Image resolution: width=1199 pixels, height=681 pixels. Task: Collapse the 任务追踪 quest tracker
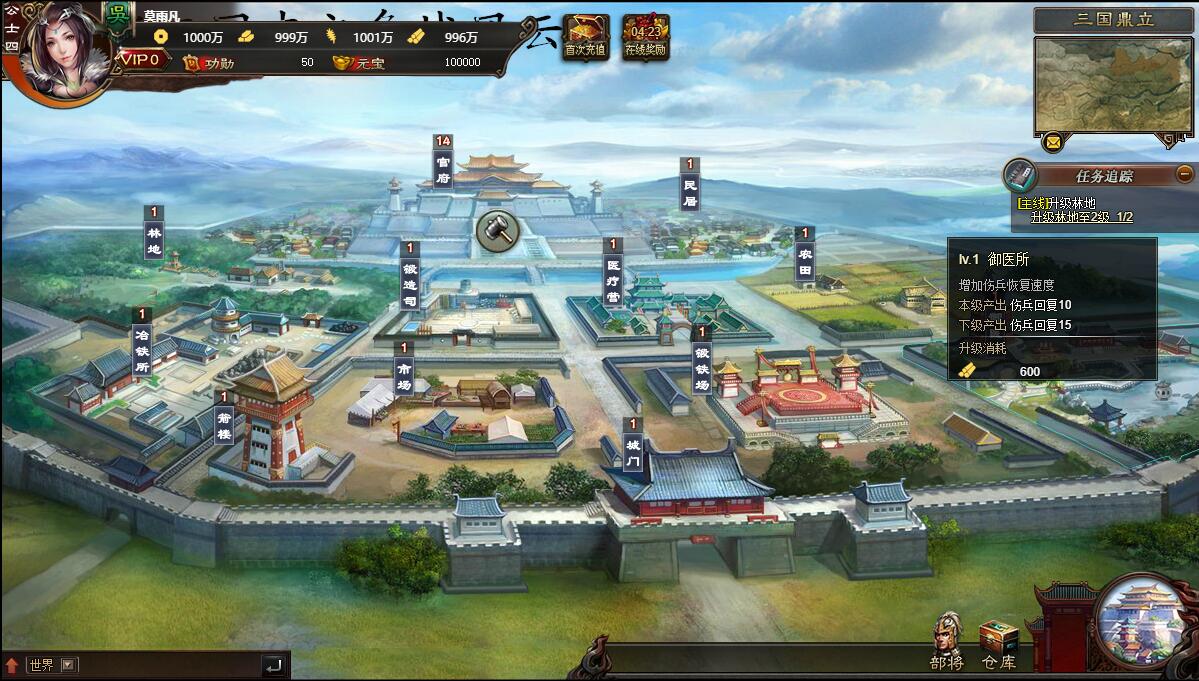pos(1185,173)
